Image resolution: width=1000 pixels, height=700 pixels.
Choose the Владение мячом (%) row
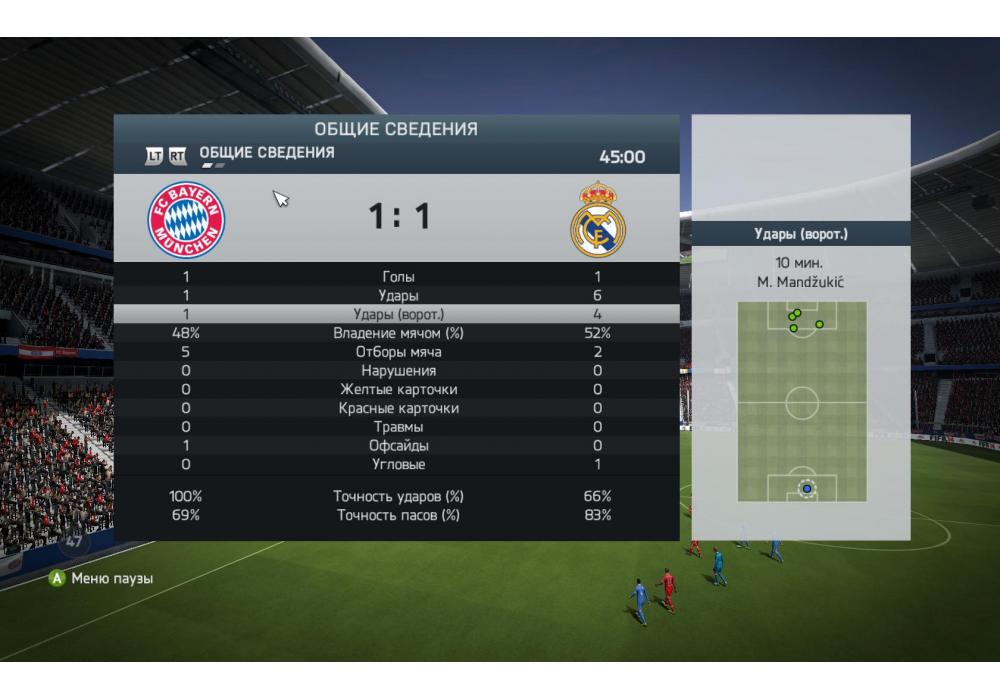click(397, 333)
